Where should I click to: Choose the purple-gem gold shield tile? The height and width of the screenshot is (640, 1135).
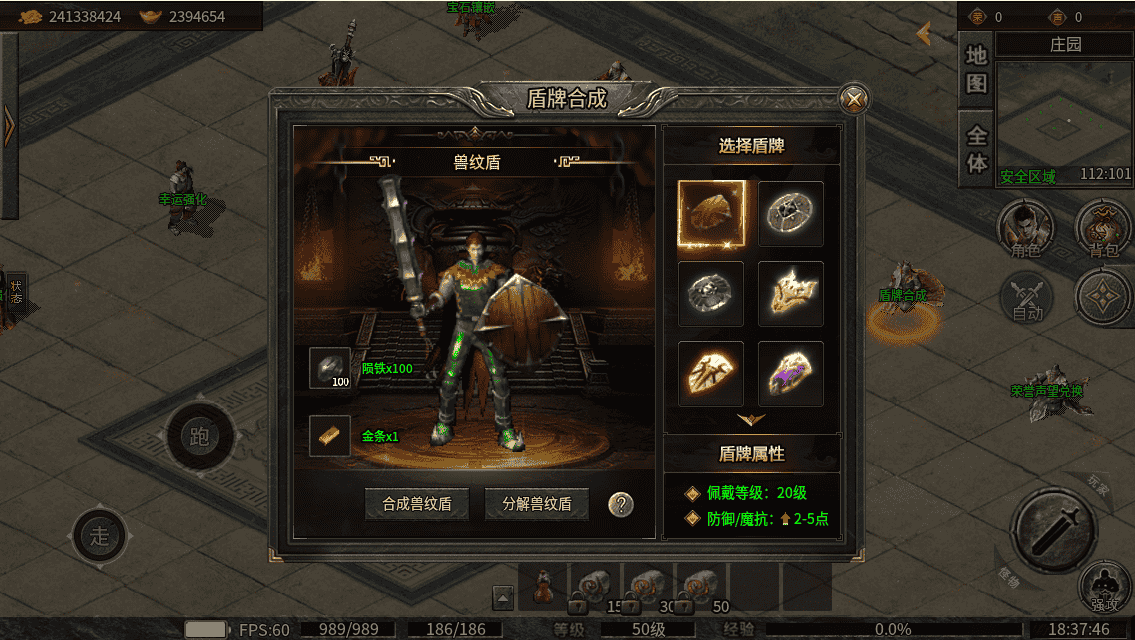[791, 374]
